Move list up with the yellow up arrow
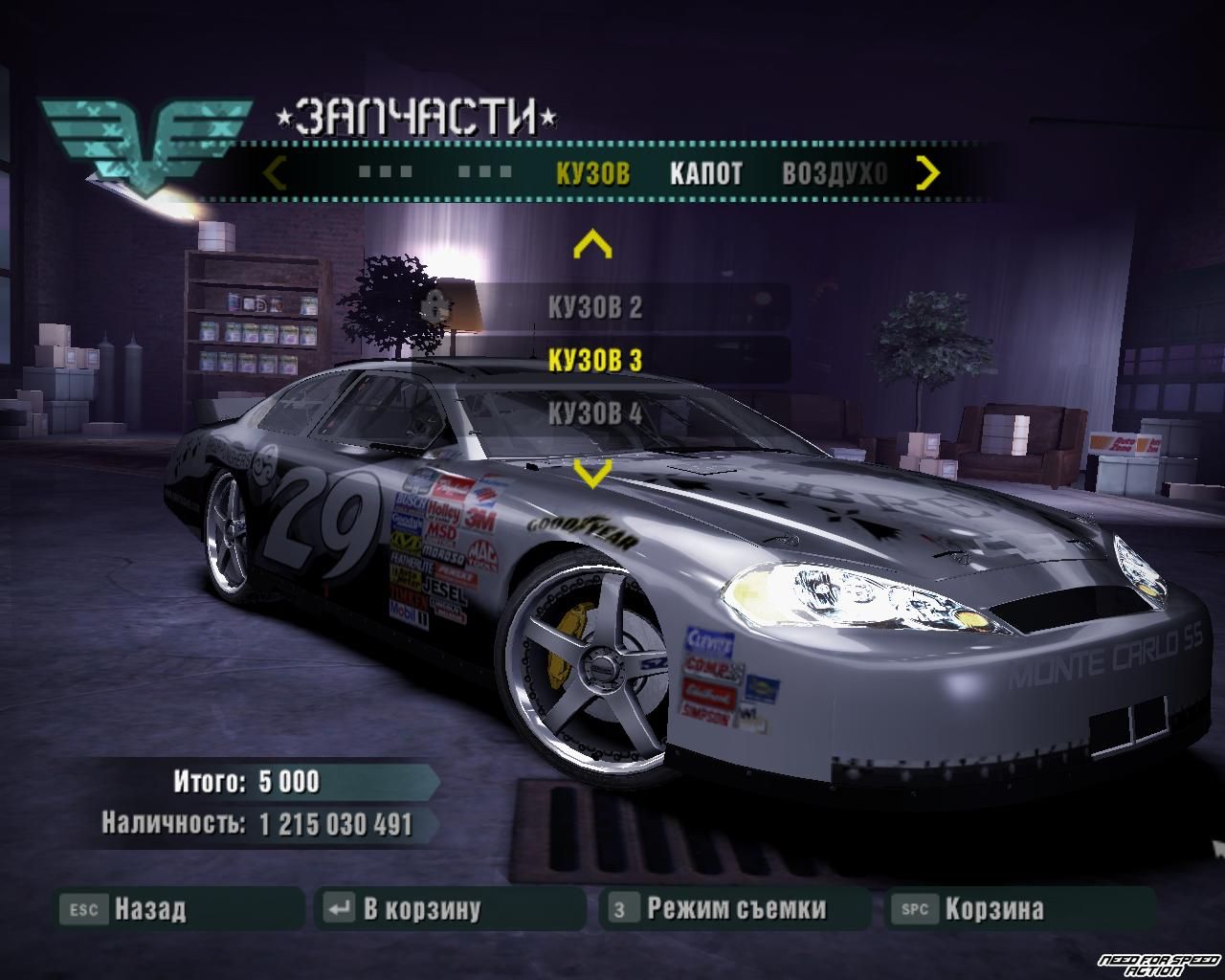The image size is (1225, 980). pos(591,246)
